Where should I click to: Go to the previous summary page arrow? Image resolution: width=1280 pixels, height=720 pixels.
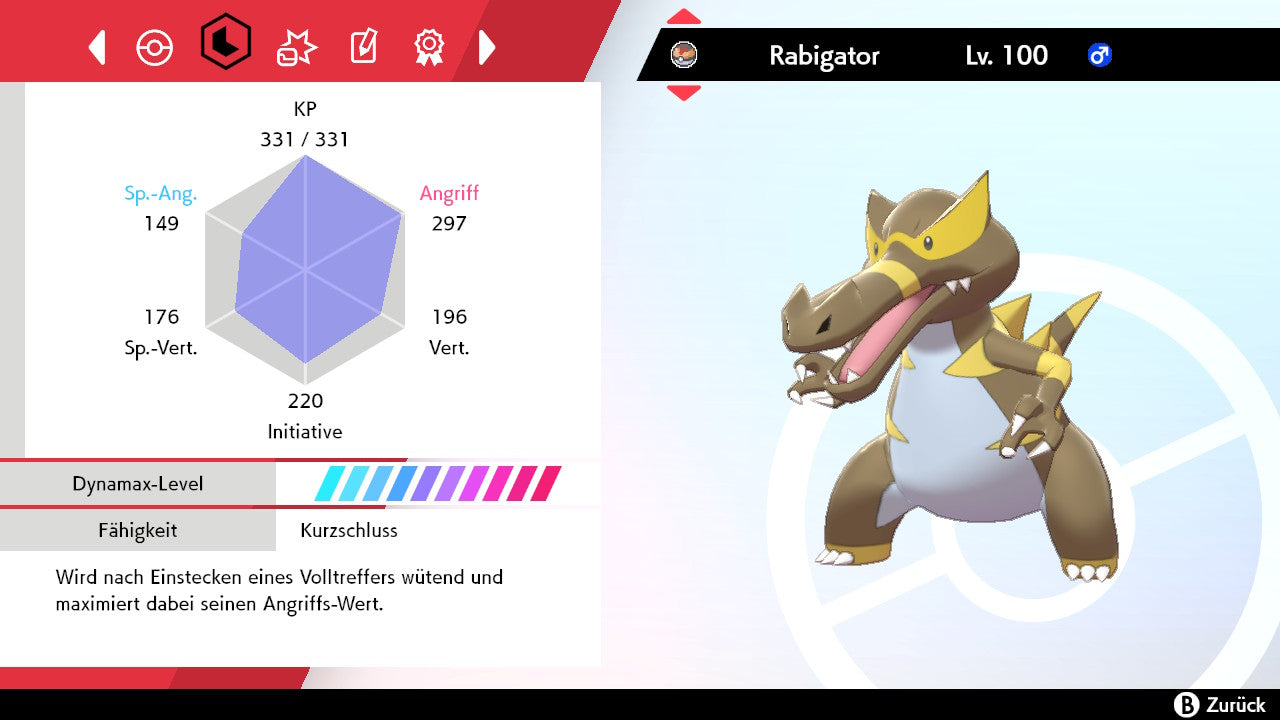[x=97, y=47]
